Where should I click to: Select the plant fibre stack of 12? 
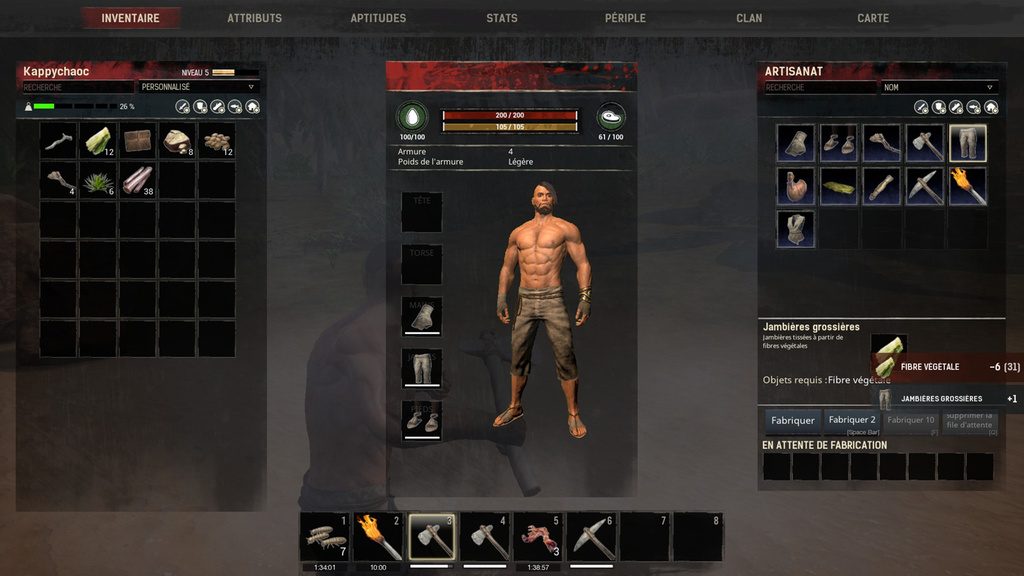98,141
